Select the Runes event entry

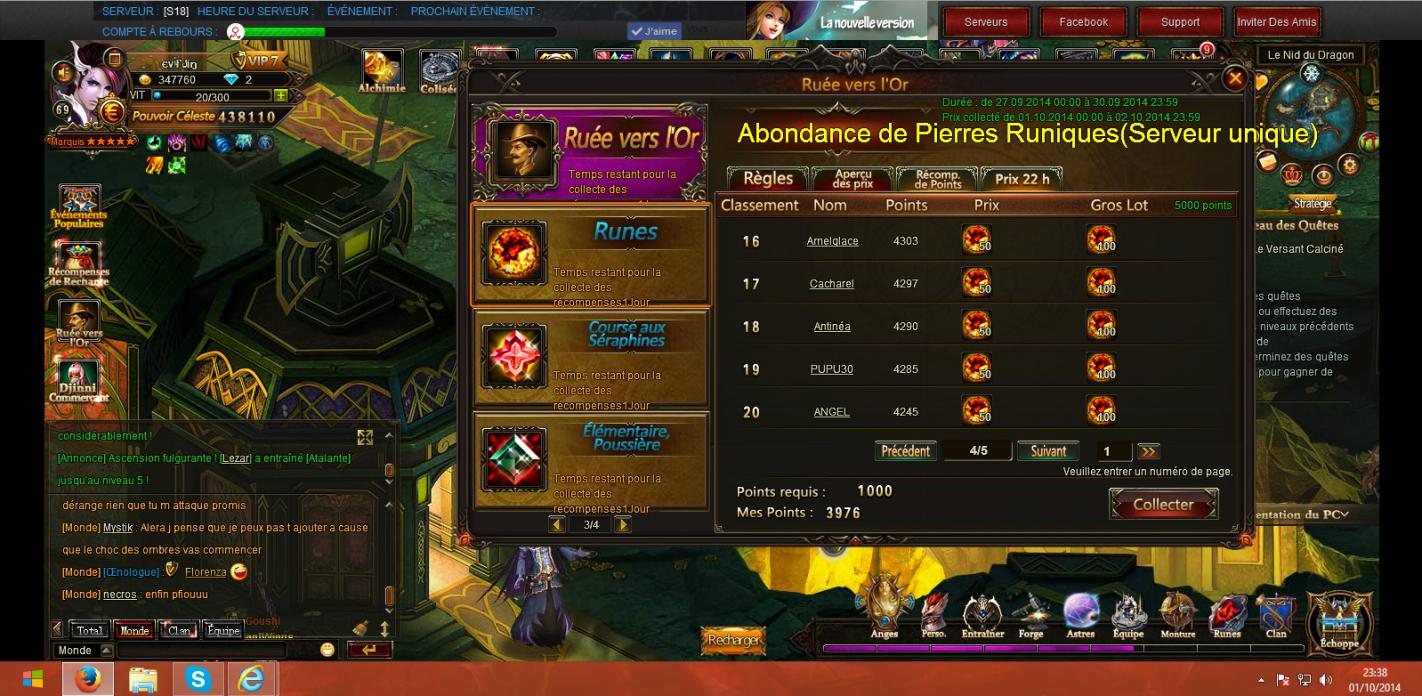pos(590,254)
